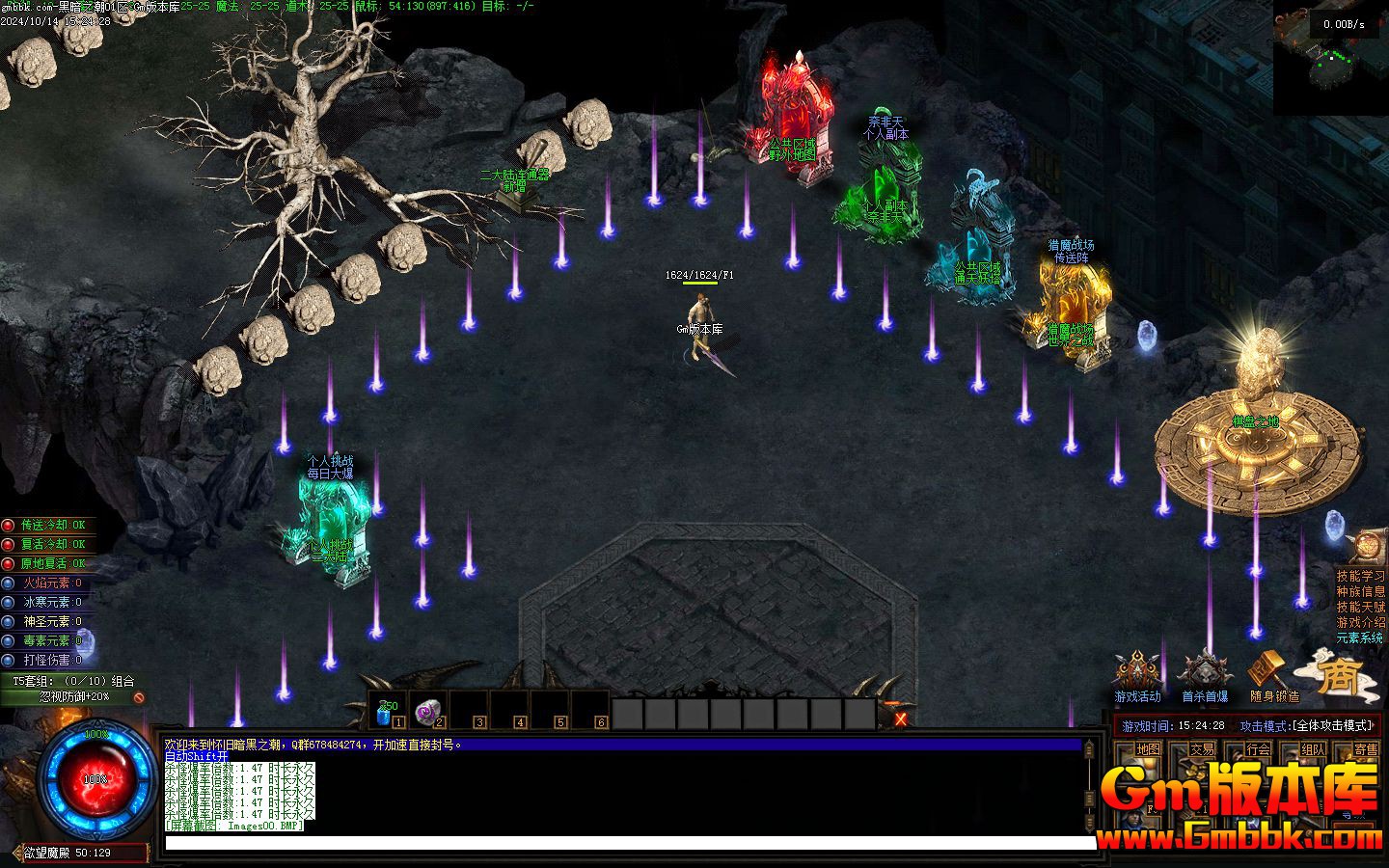Open 技能学习 skill learning
The width and height of the screenshot is (1389, 868).
point(1360,576)
